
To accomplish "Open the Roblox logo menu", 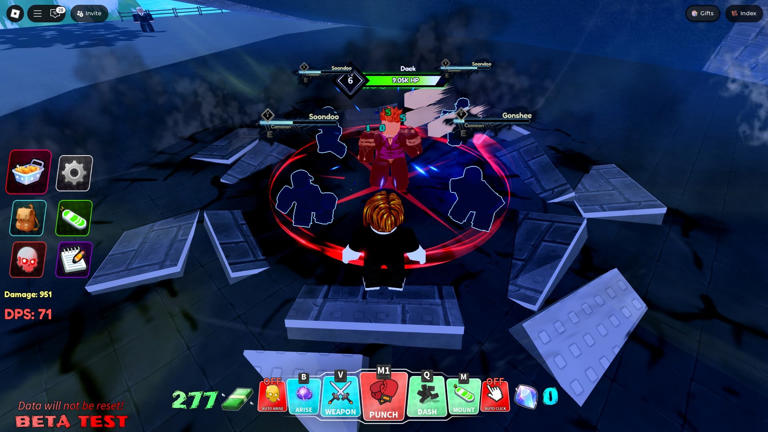I will 15,14.
